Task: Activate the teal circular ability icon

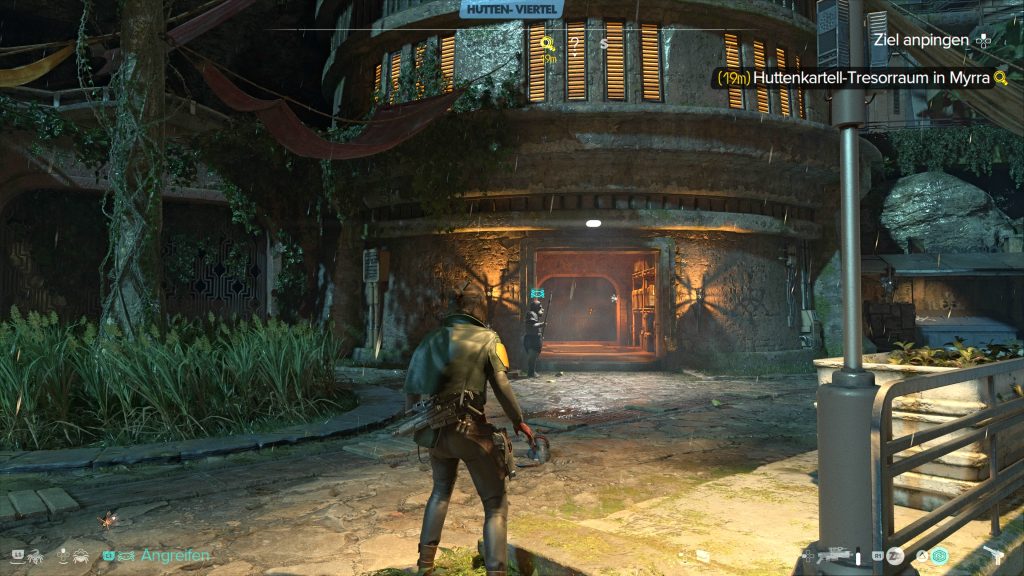Action: tap(940, 555)
